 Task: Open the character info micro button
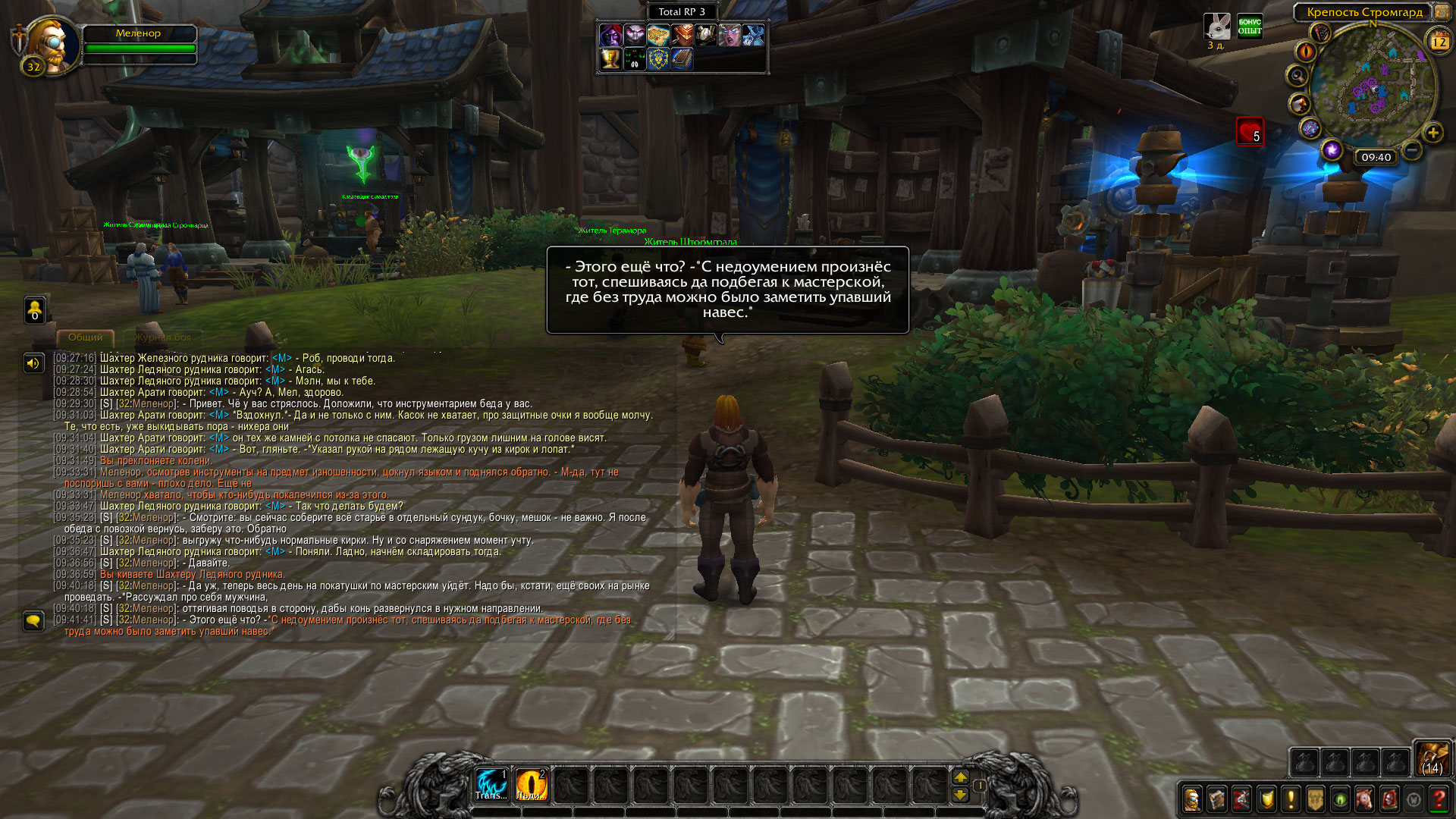[x=1192, y=799]
